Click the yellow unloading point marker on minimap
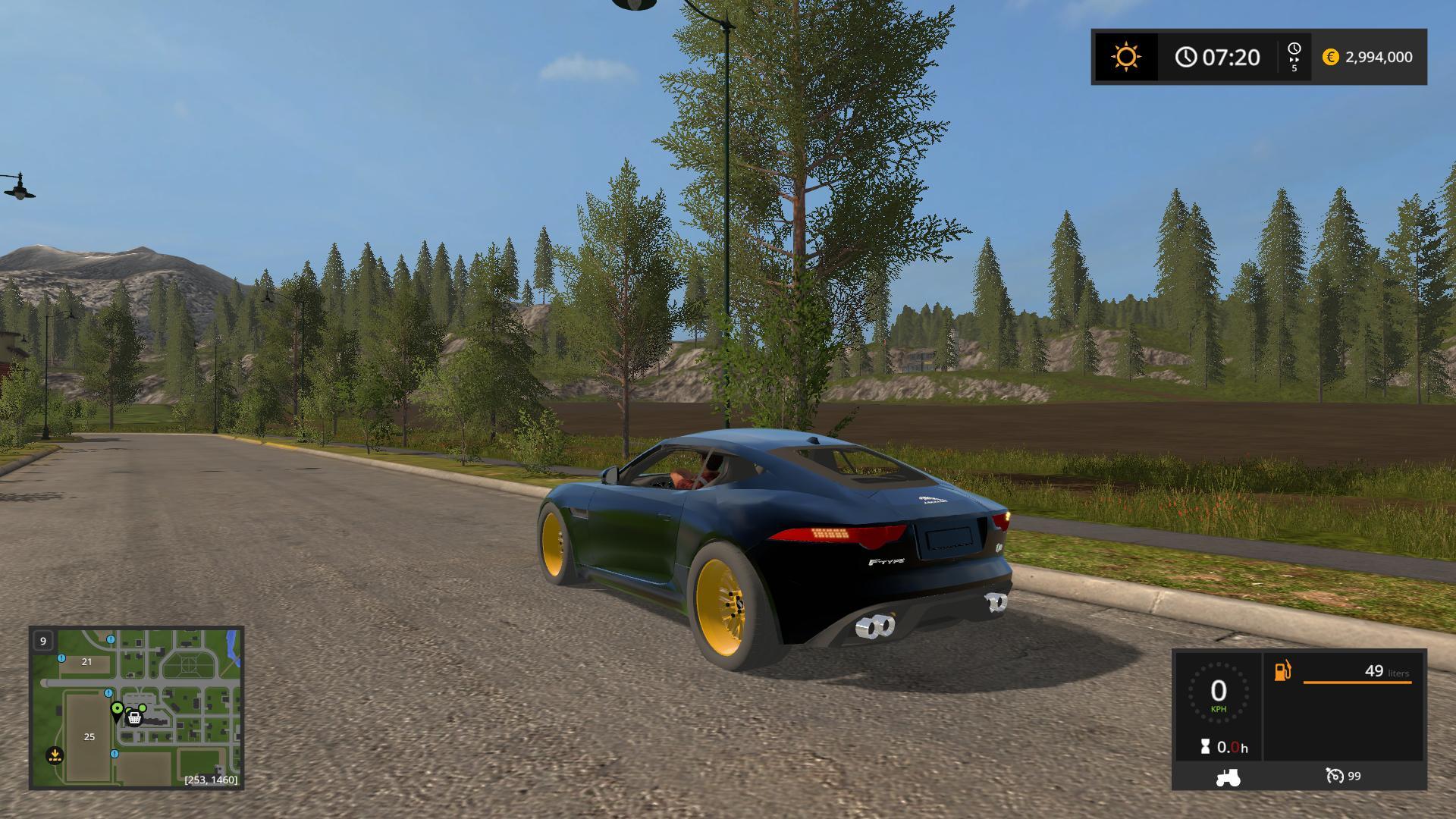 tap(55, 755)
